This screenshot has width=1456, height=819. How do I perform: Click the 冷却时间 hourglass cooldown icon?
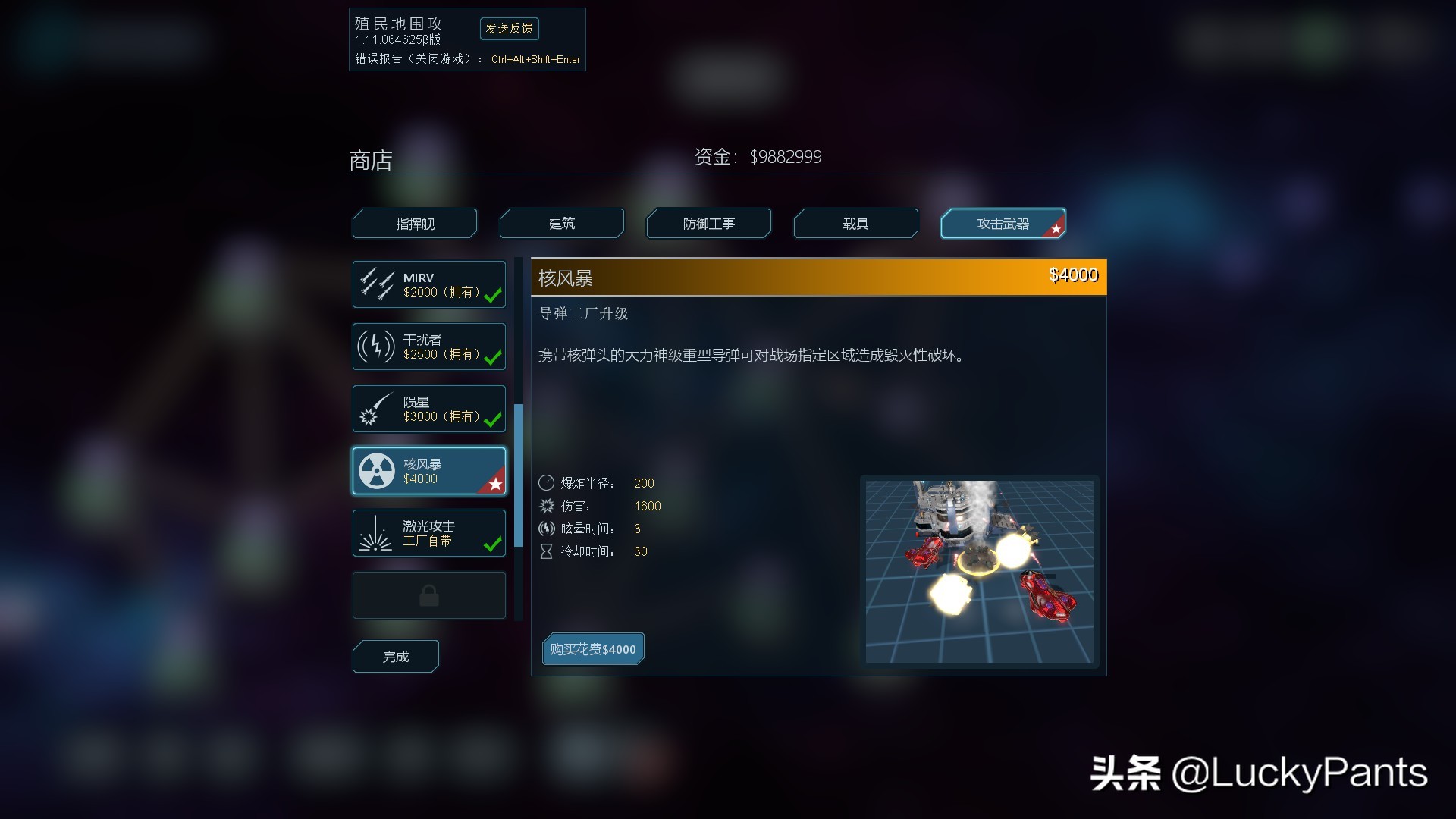548,551
